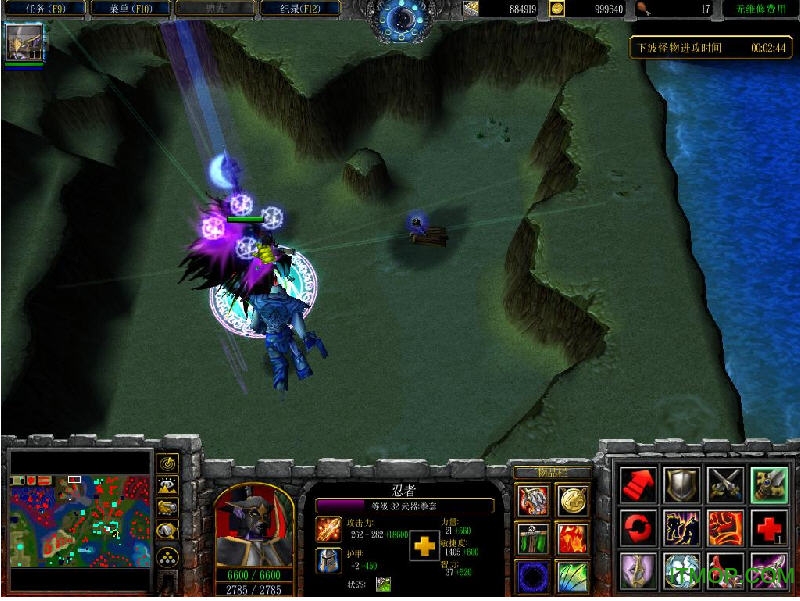Viewport: 800px width, 601px height.
Task: Use the flame inventory item
Action: [573, 538]
